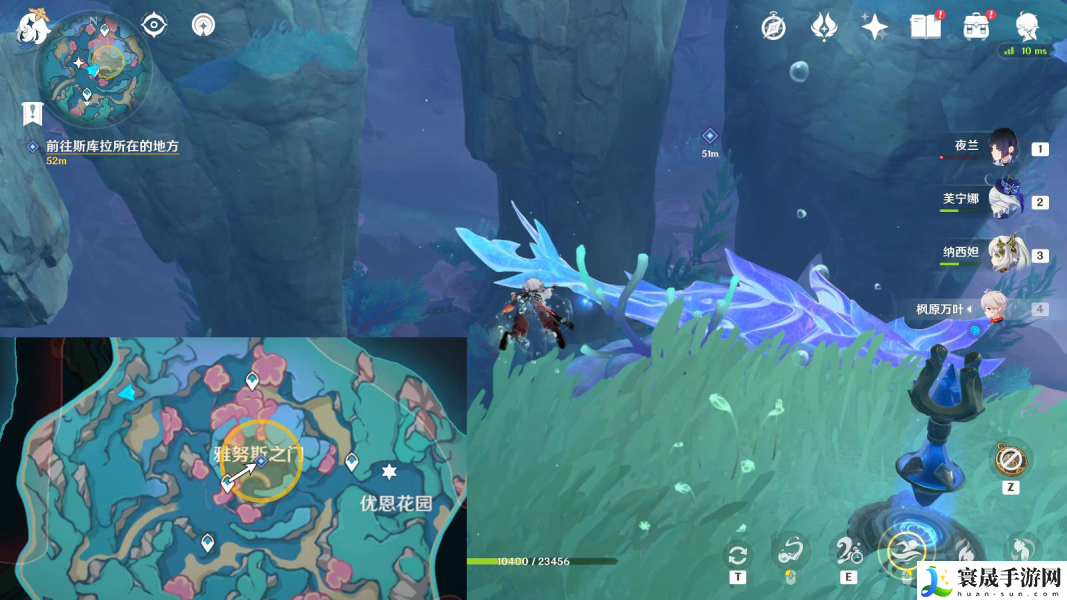The image size is (1067, 600).
Task: Click the circular arrows swap skill button
Action: click(x=738, y=554)
